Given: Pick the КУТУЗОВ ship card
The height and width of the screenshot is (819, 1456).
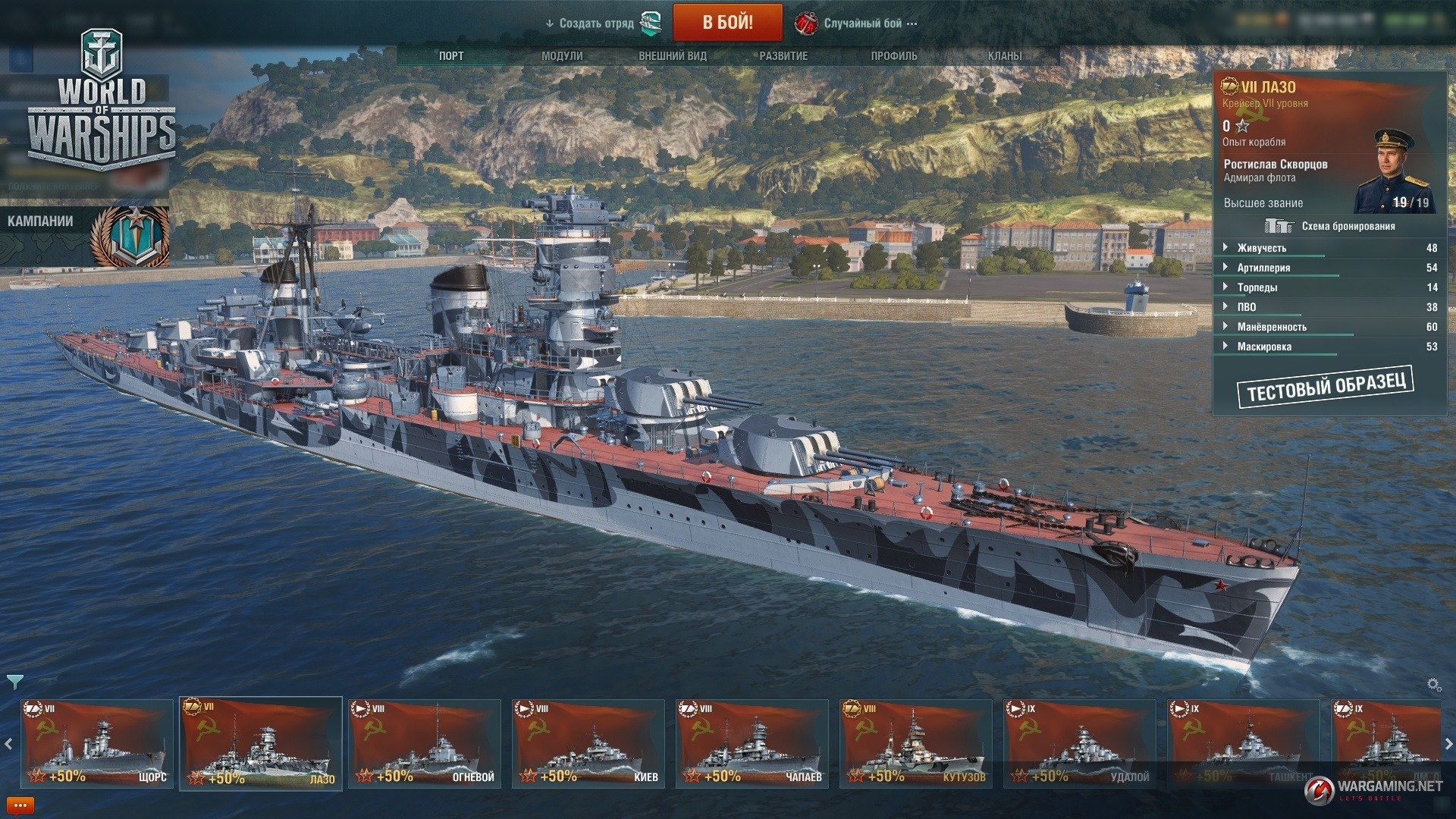Looking at the screenshot, I should pos(915,743).
